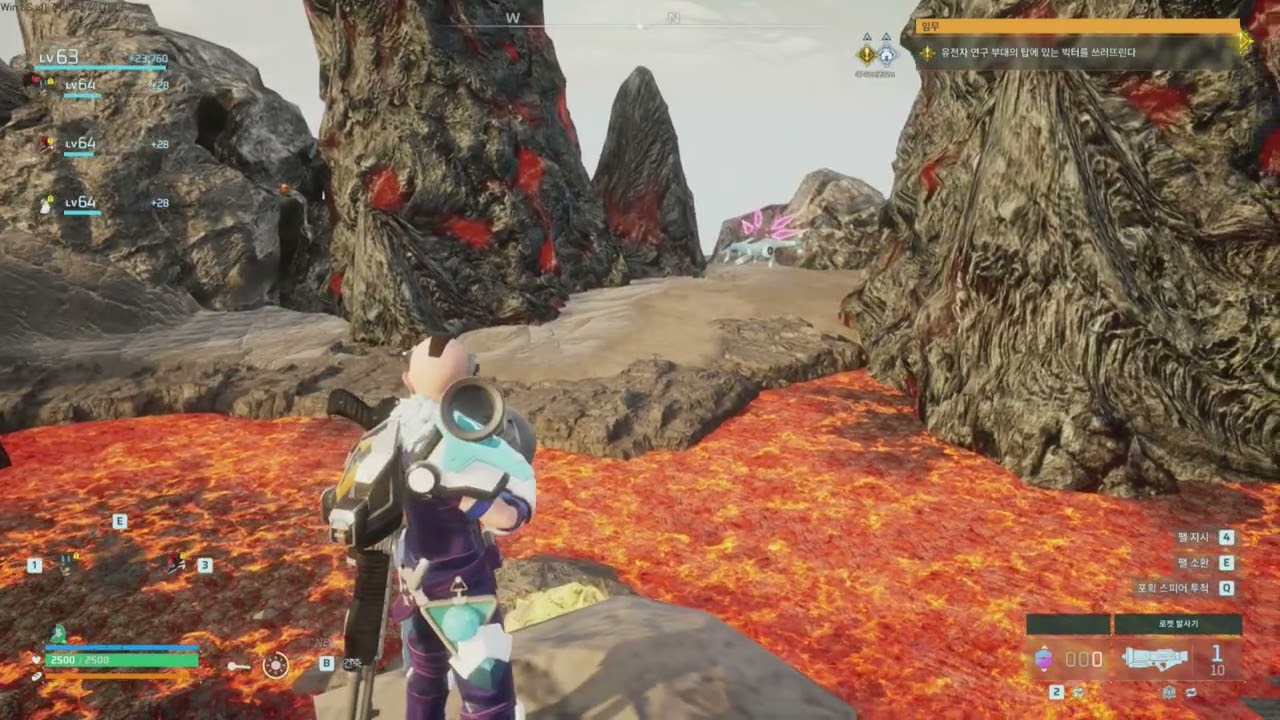1280x720 pixels.
Task: Choose the Pal Sphere slot
Action: (x=1043, y=658)
